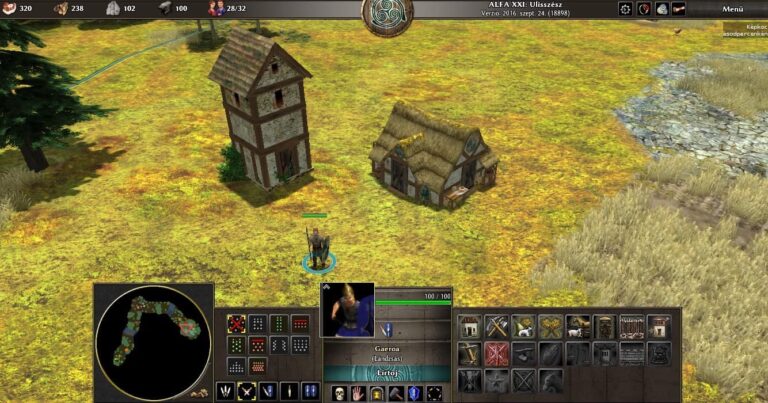Click the selected unit's portrait

(x=347, y=310)
